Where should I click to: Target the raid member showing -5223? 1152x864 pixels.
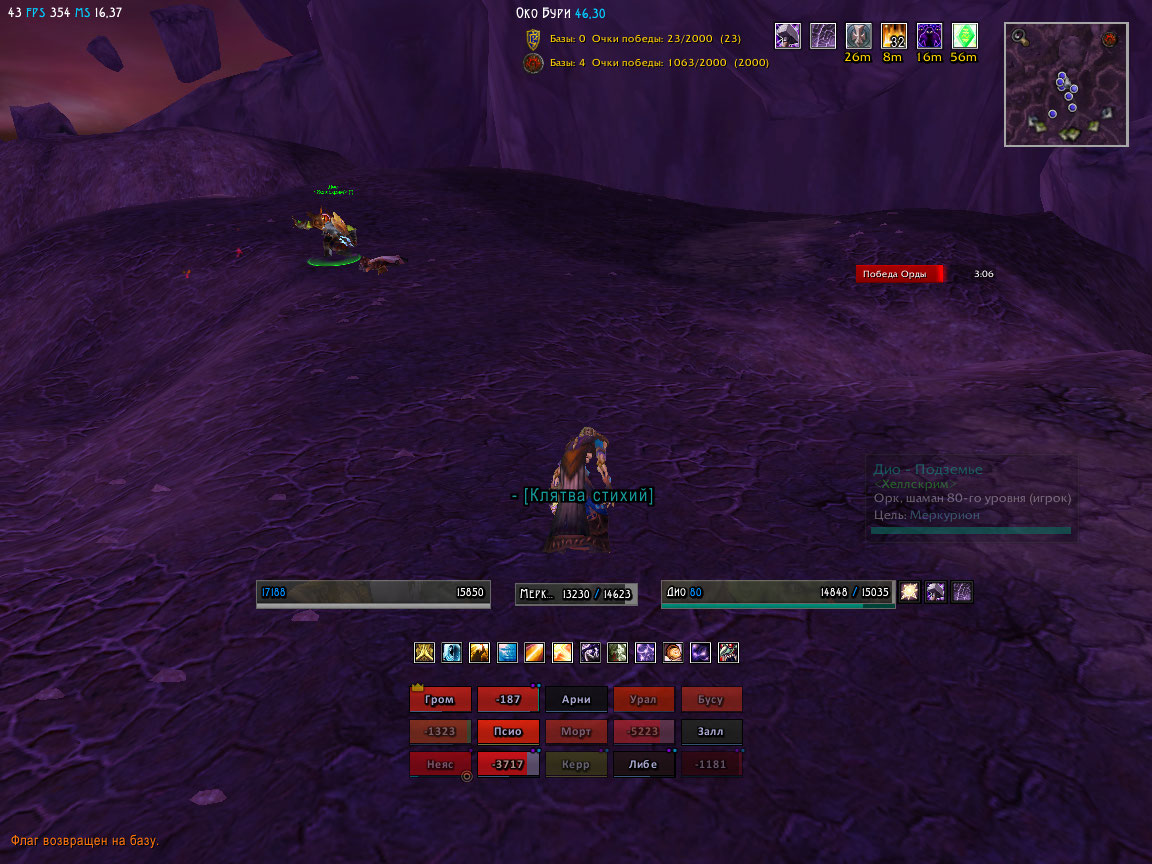644,732
